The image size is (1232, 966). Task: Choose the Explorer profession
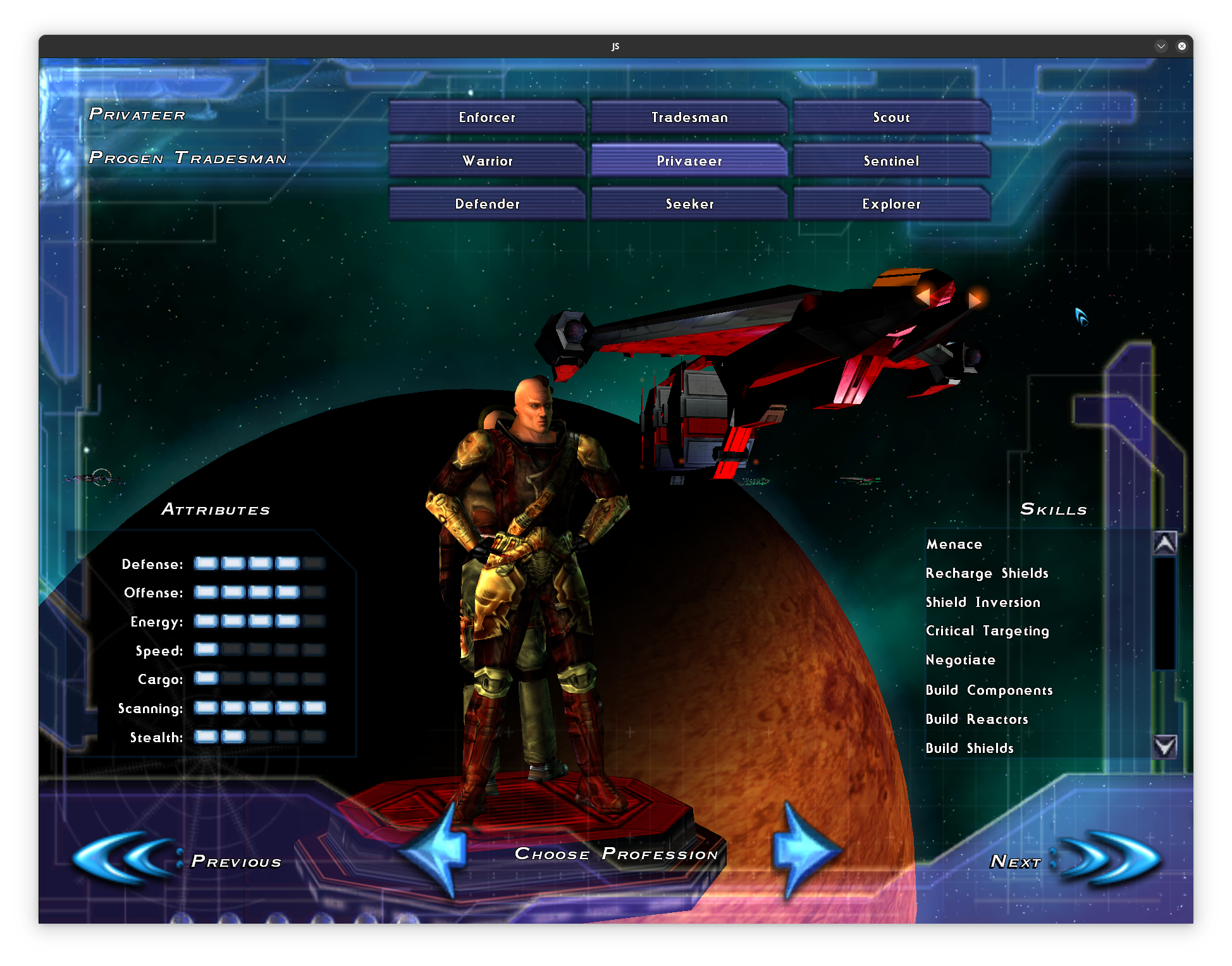(x=891, y=204)
